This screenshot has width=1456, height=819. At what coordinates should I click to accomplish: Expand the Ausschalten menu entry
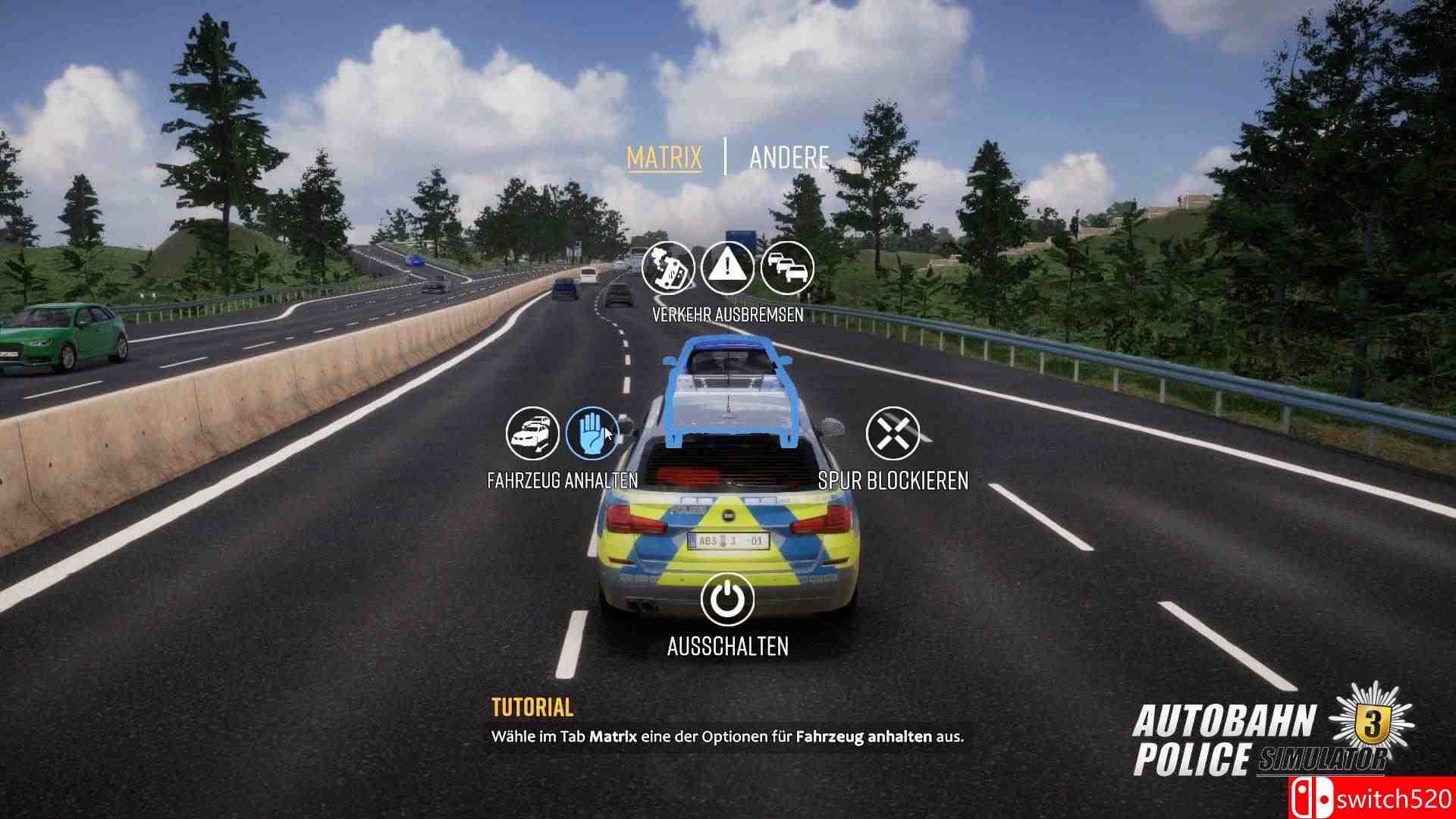point(726,647)
